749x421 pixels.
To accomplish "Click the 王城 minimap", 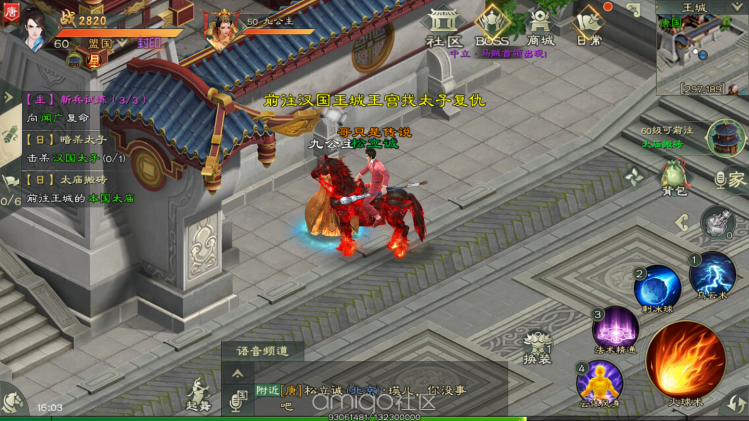I will click(x=701, y=52).
